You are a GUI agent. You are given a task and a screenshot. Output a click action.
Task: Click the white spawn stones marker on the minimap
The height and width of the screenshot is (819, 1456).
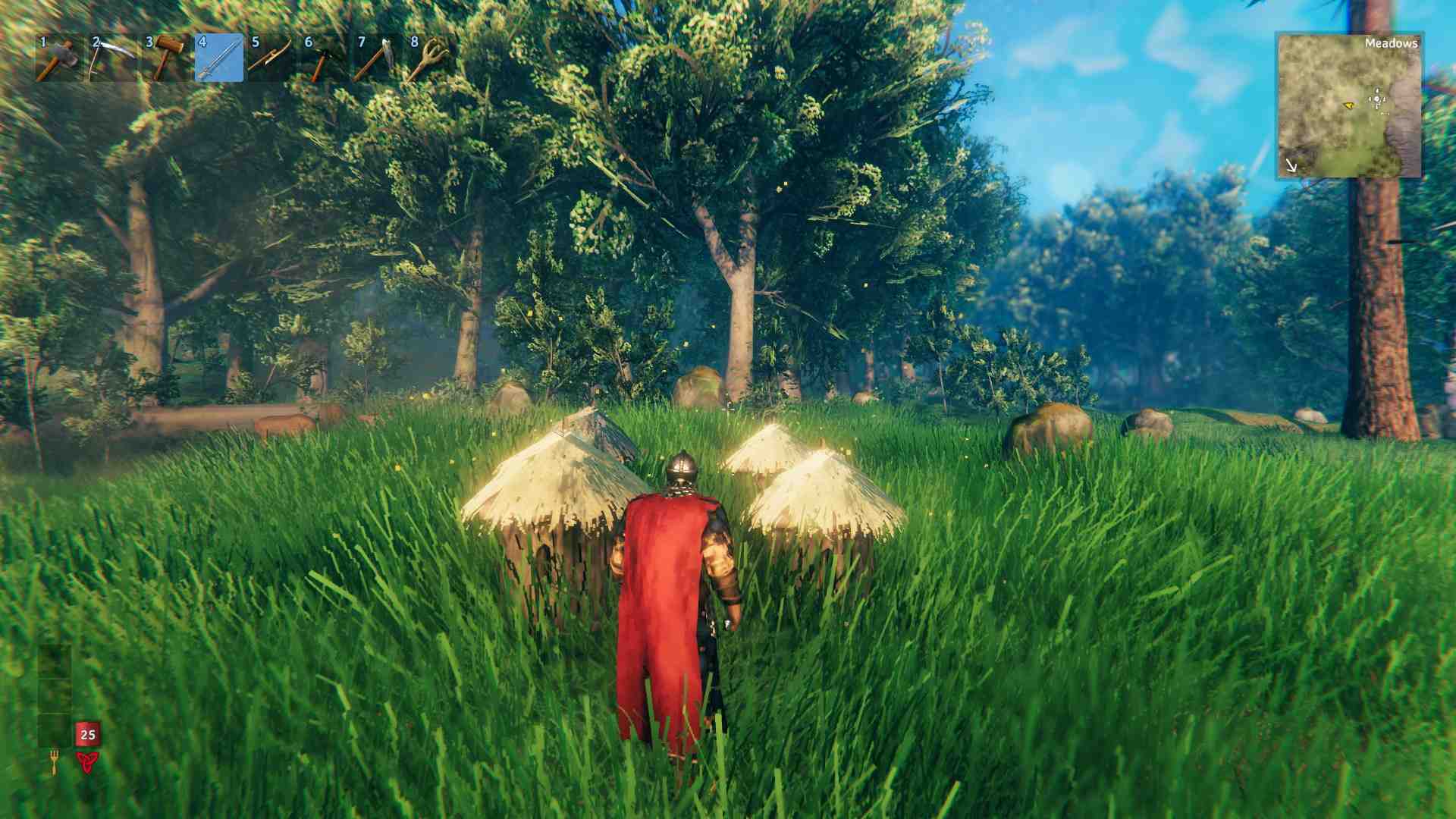(x=1376, y=99)
